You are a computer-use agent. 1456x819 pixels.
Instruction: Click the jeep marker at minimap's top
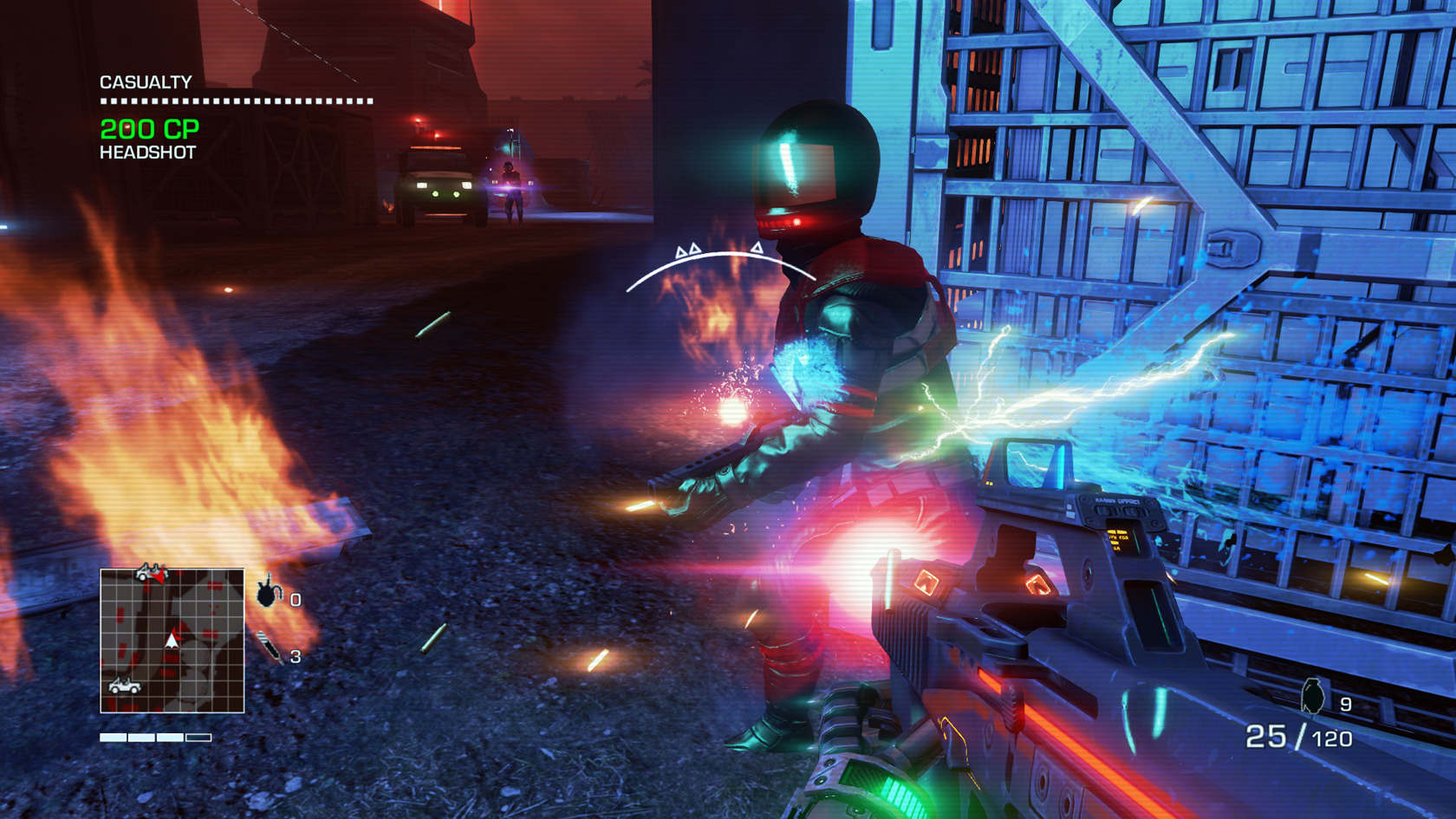tap(149, 572)
